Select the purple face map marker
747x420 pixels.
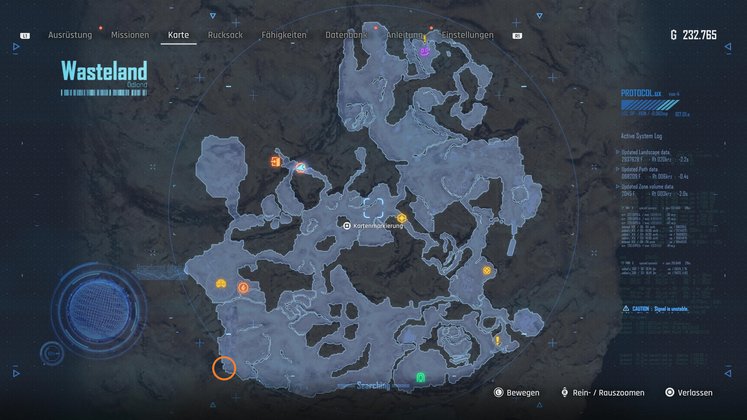(425, 50)
